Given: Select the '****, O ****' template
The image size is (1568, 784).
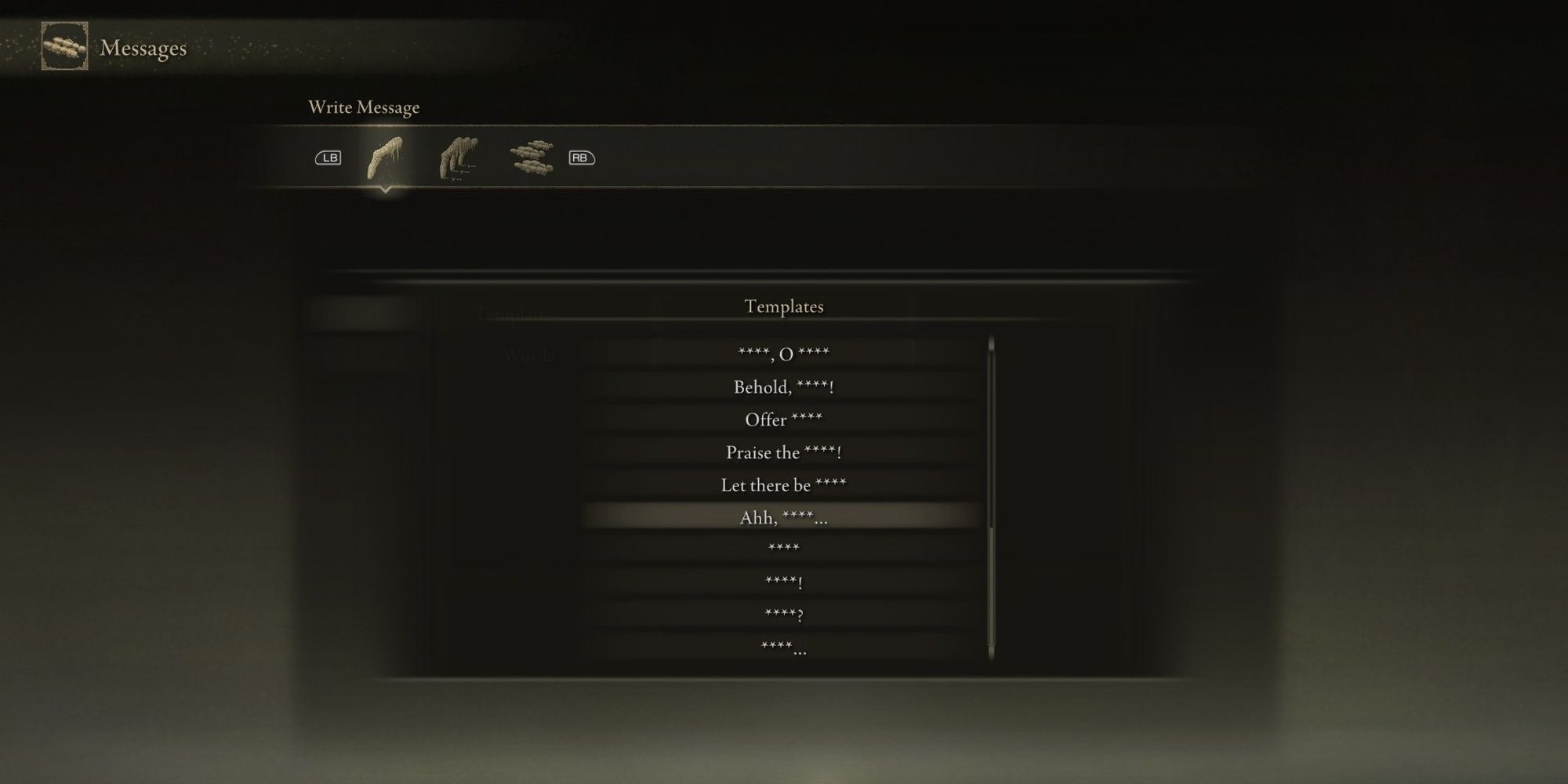Looking at the screenshot, I should 784,351.
